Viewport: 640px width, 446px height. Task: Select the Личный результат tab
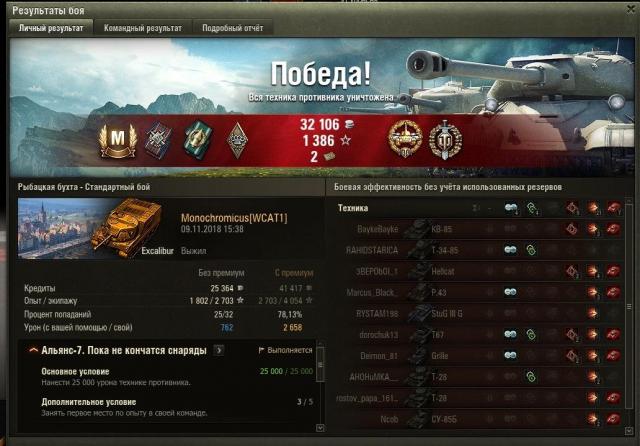tap(53, 28)
